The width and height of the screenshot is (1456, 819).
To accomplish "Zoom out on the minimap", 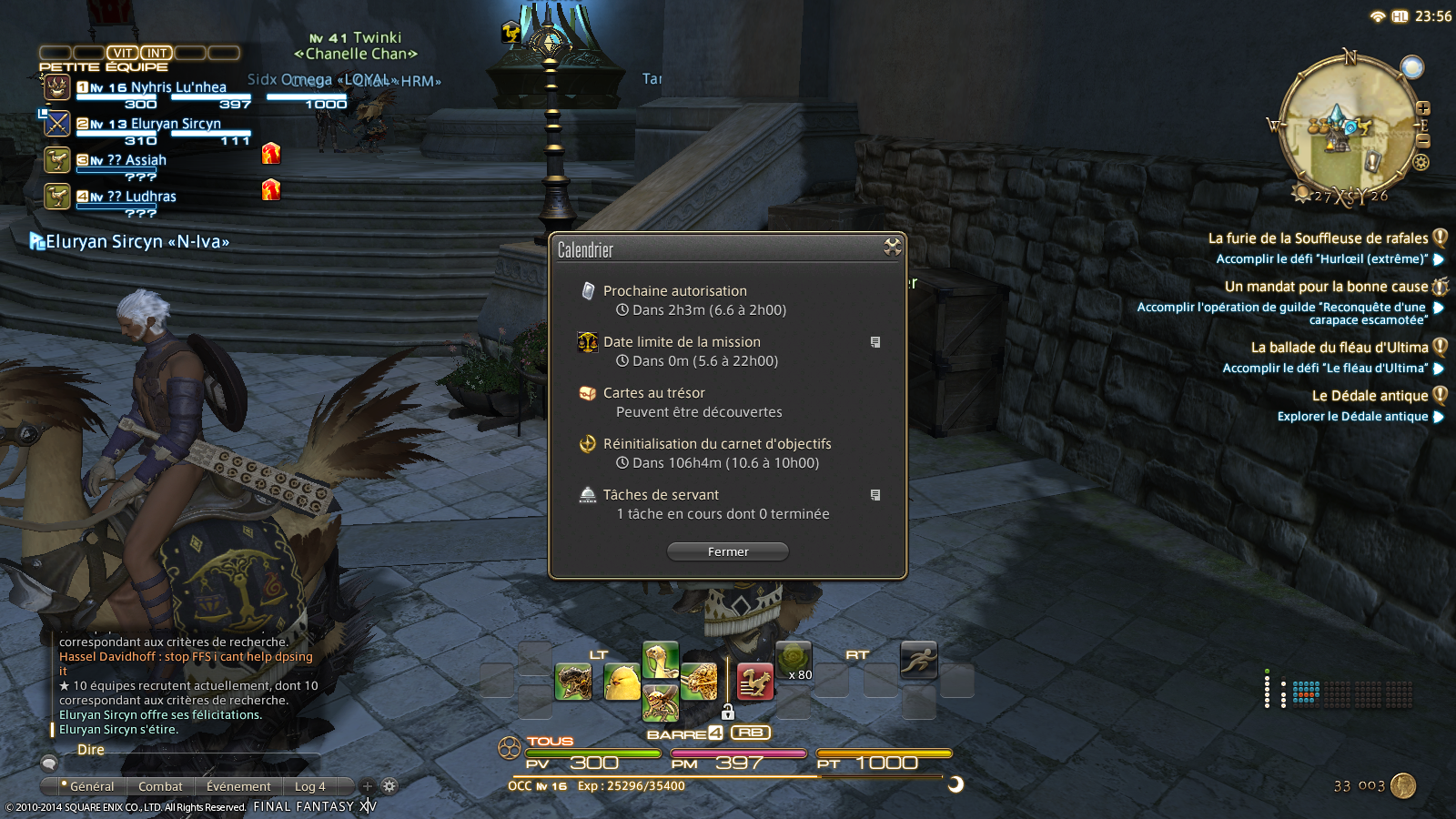I will coord(1423,141).
